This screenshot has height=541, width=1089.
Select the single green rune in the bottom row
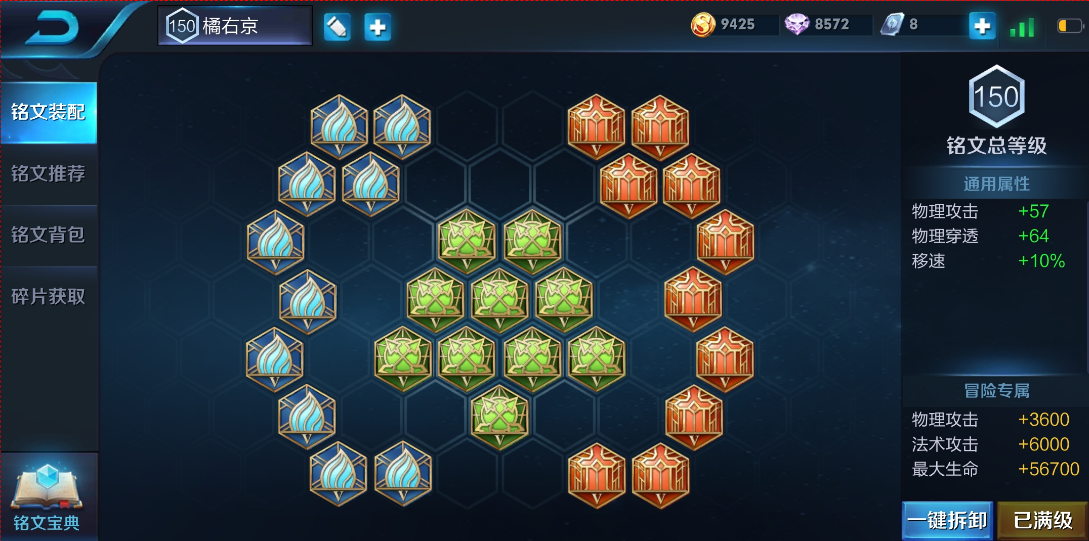pyautogui.click(x=500, y=414)
